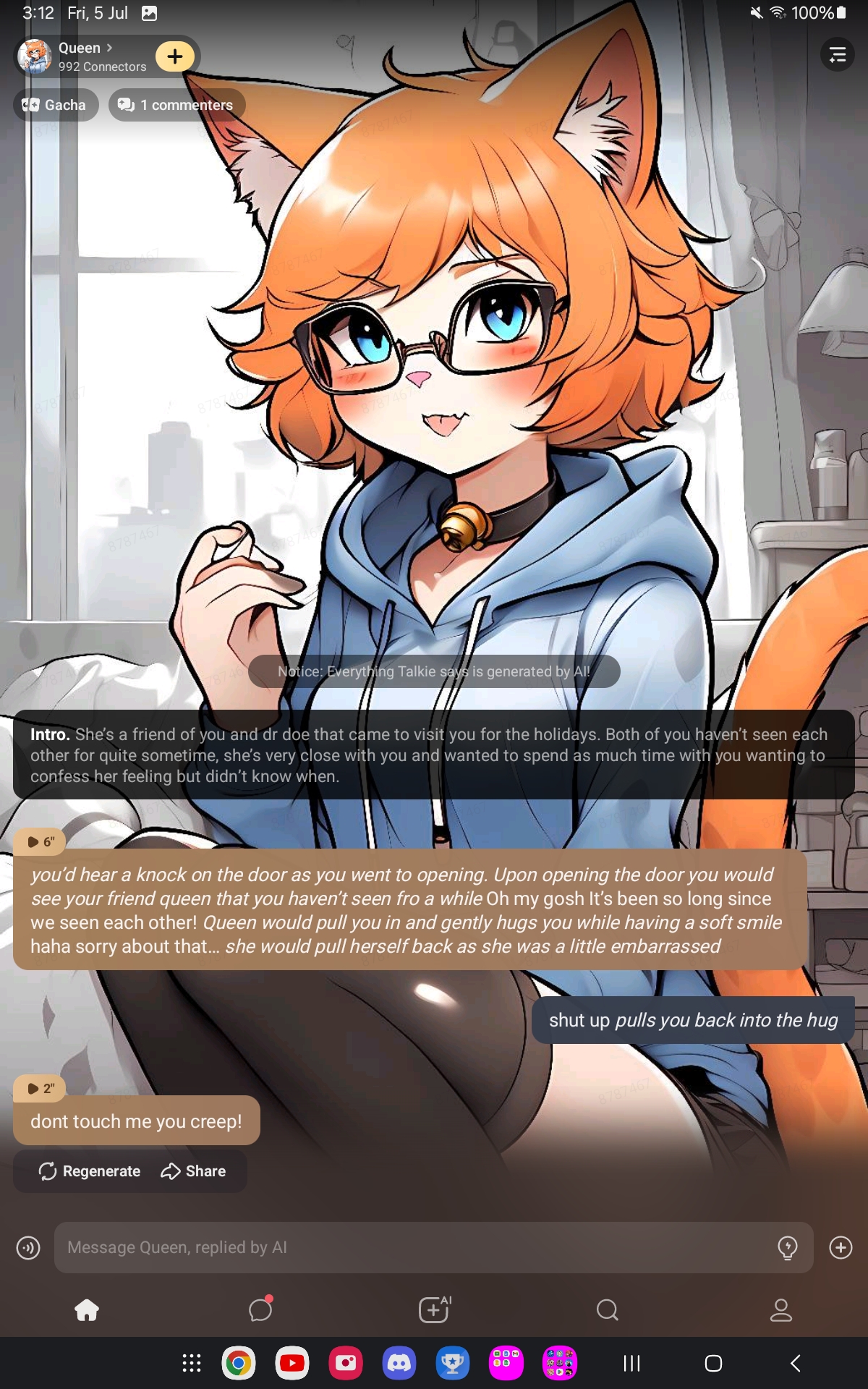
Task: Focus the Message Queen text field
Action: point(412,1247)
